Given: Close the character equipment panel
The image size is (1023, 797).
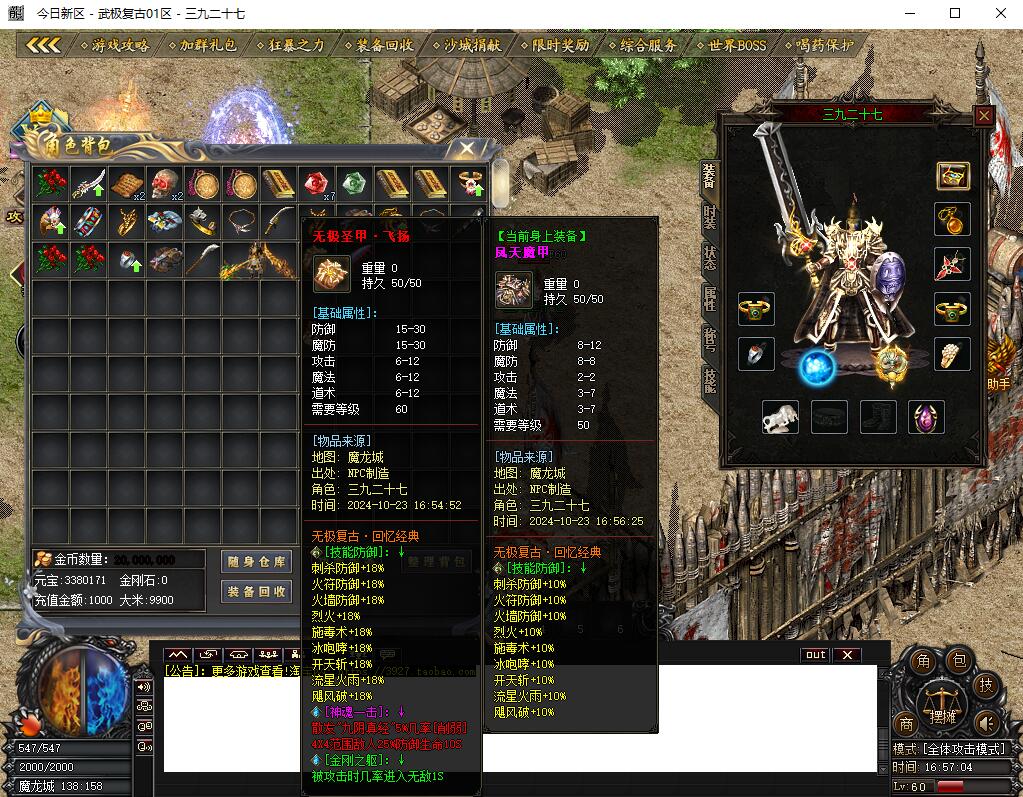Looking at the screenshot, I should click(x=984, y=115).
